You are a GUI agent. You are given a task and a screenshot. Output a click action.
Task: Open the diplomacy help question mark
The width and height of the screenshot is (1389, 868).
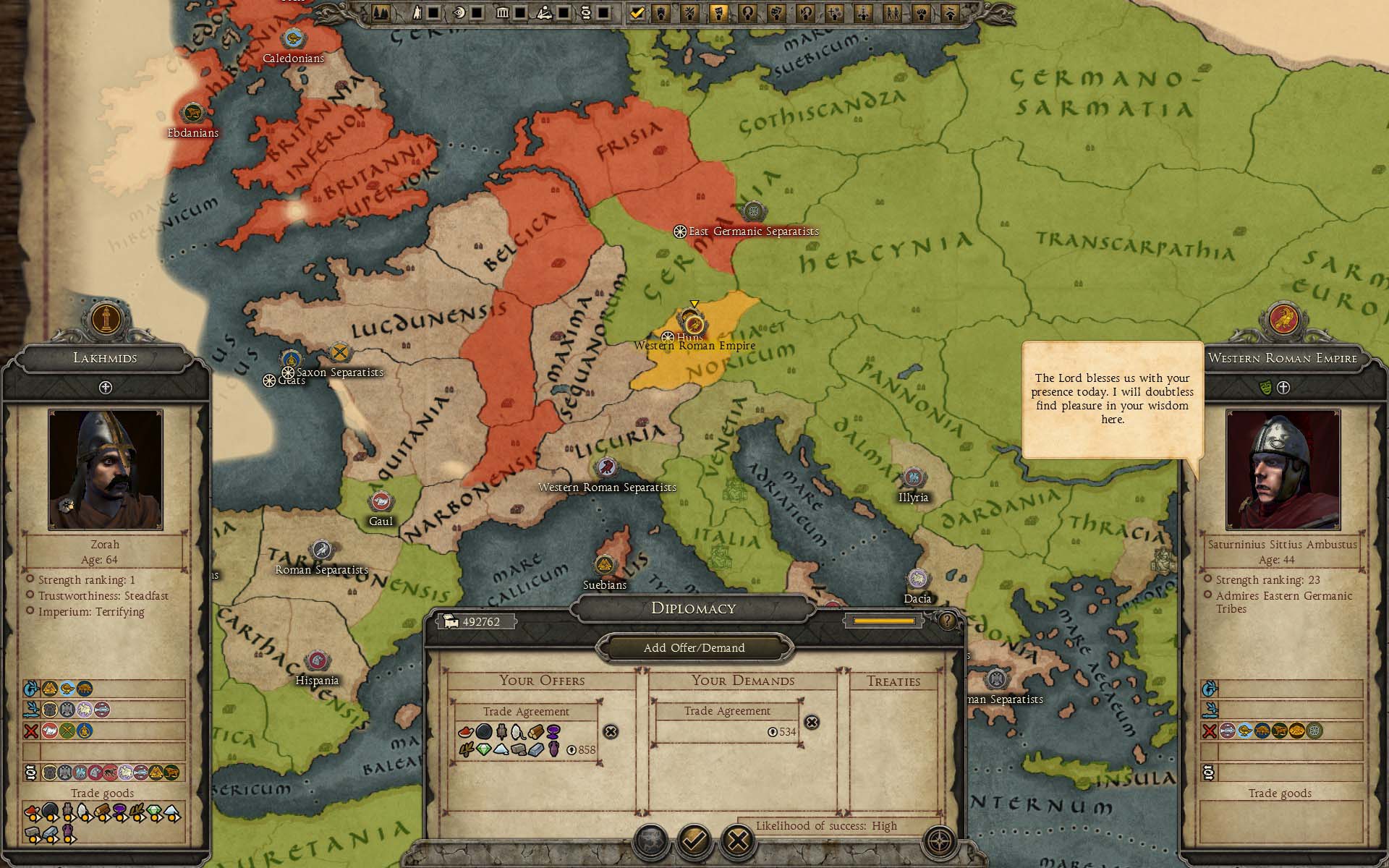pos(946,620)
